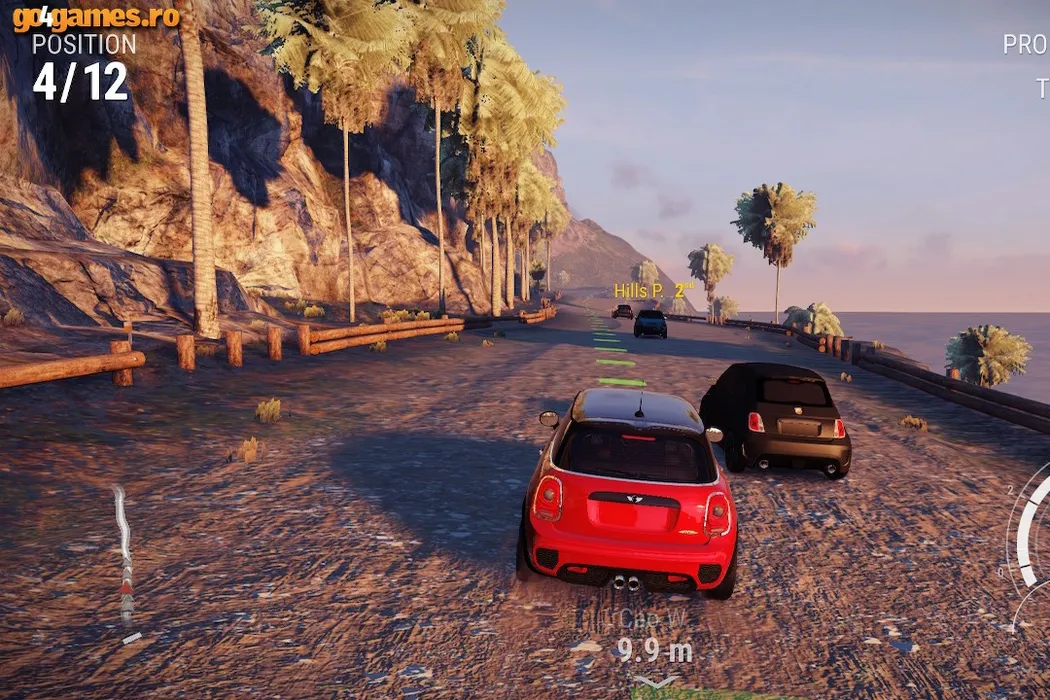
Task: Click the go4games.ro watermark logo
Action: [96, 17]
